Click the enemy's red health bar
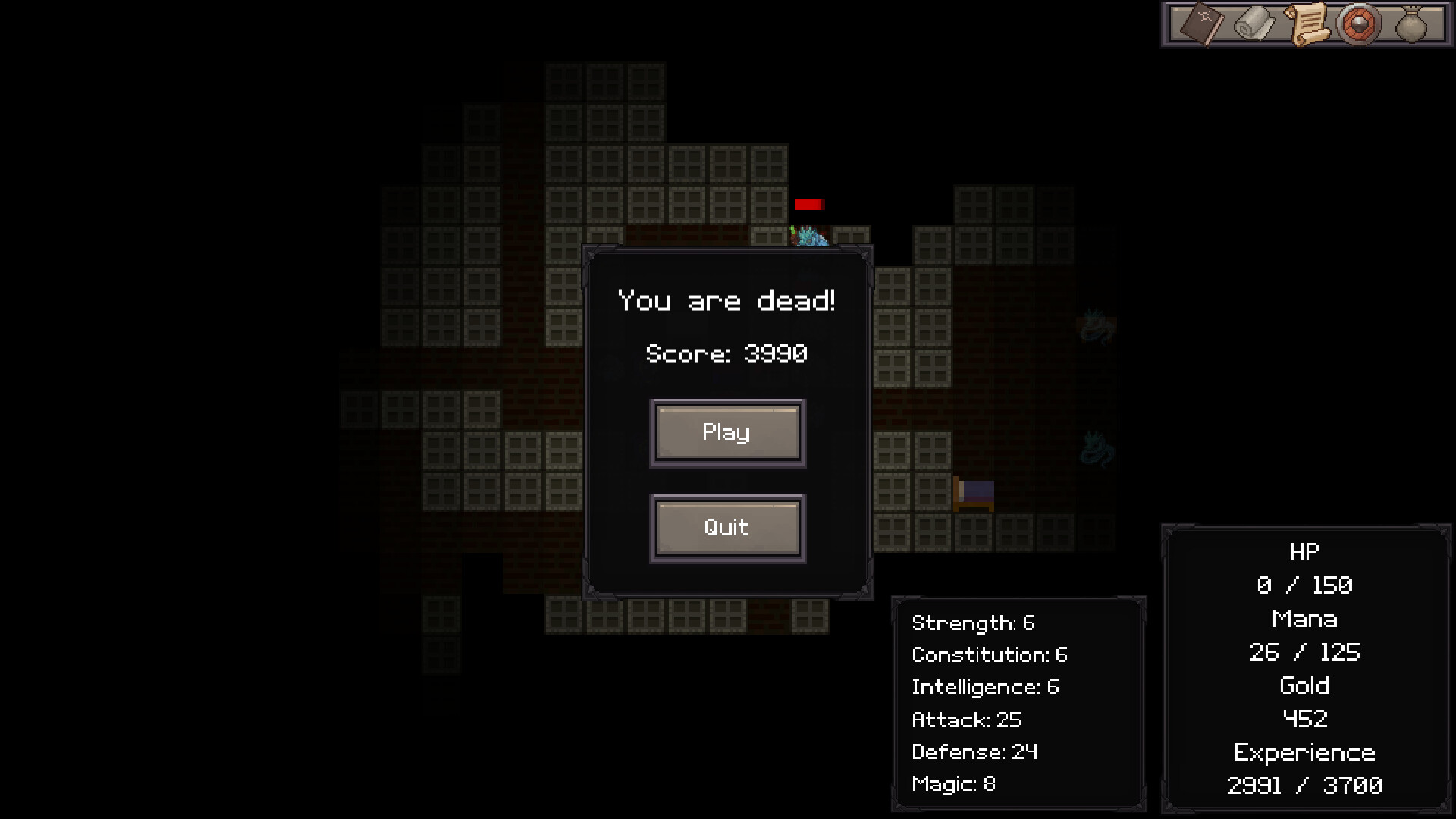Image resolution: width=1456 pixels, height=819 pixels. point(810,204)
